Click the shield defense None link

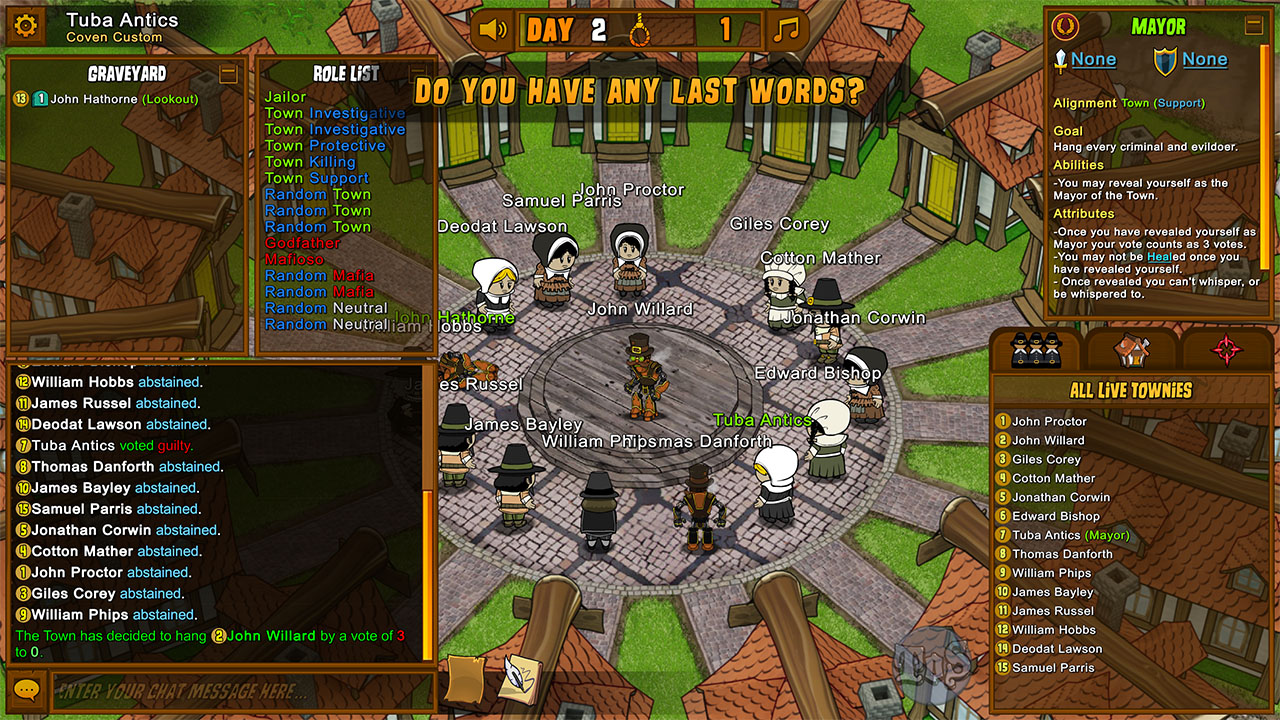point(1204,60)
